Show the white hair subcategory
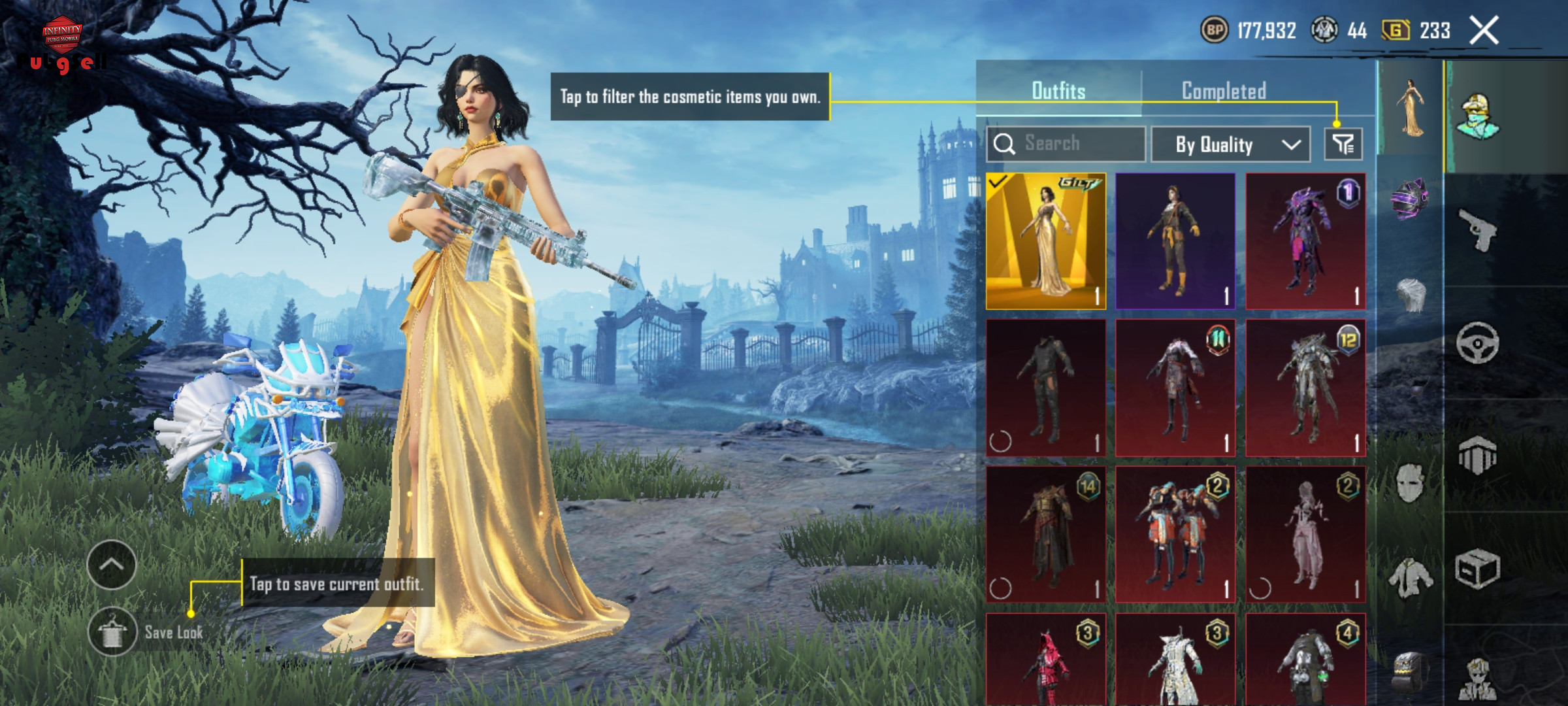This screenshot has height=706, width=1568. [x=1411, y=296]
